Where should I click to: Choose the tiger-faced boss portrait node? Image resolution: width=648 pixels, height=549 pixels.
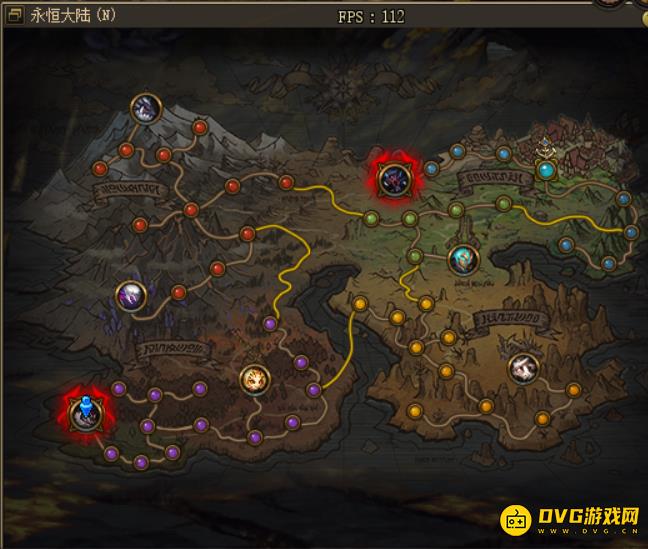click(255, 379)
